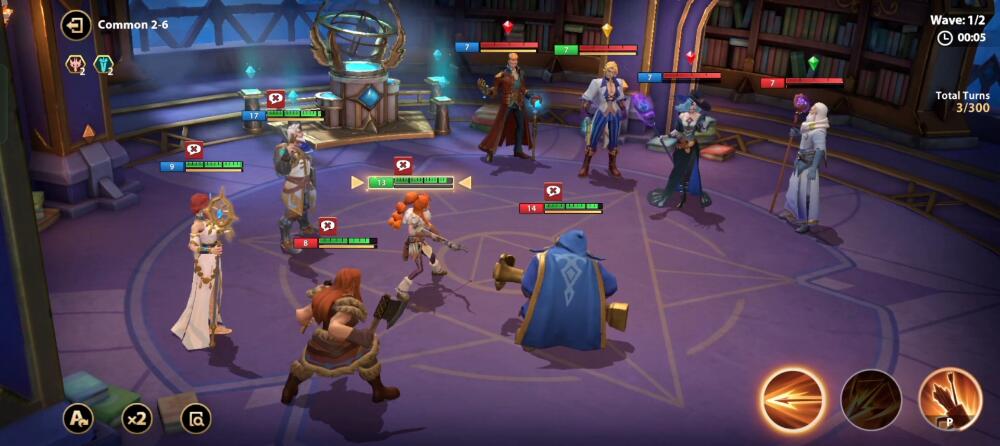Inspect the quiver passive skill icon
Viewport: 1000px width, 446px height.
(950, 398)
